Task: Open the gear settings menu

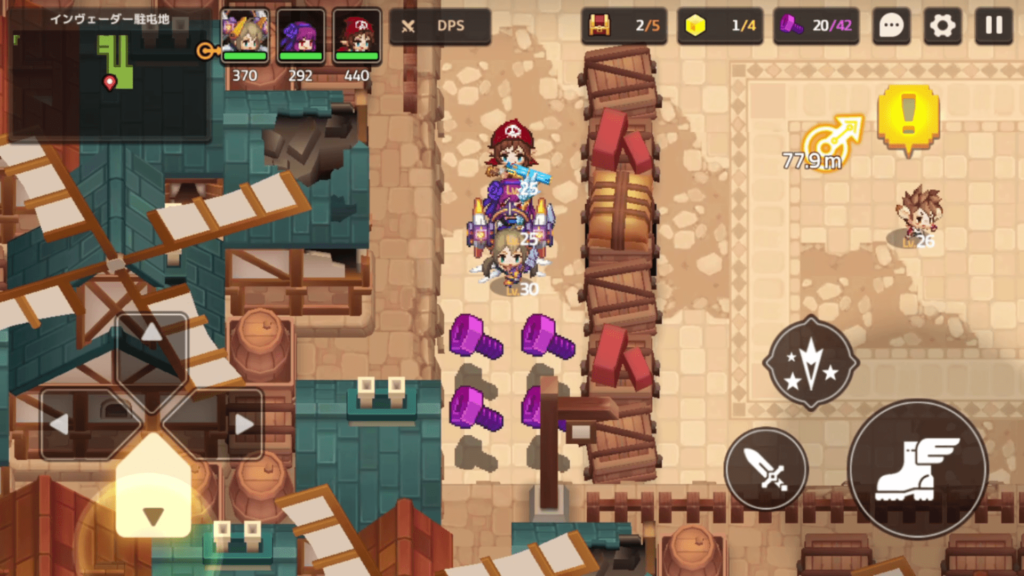Action: (942, 26)
